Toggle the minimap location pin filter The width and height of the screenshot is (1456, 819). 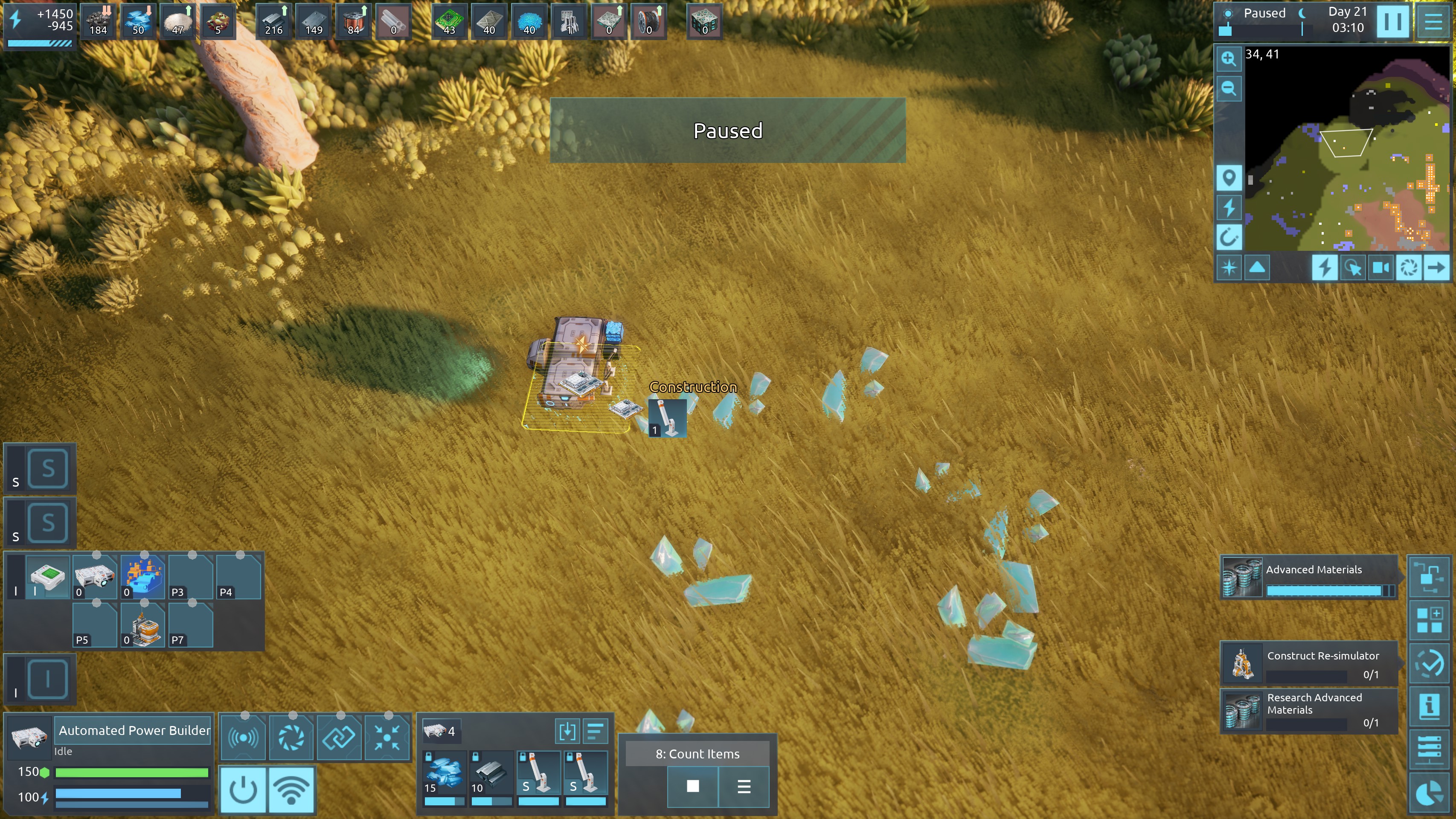point(1228,178)
